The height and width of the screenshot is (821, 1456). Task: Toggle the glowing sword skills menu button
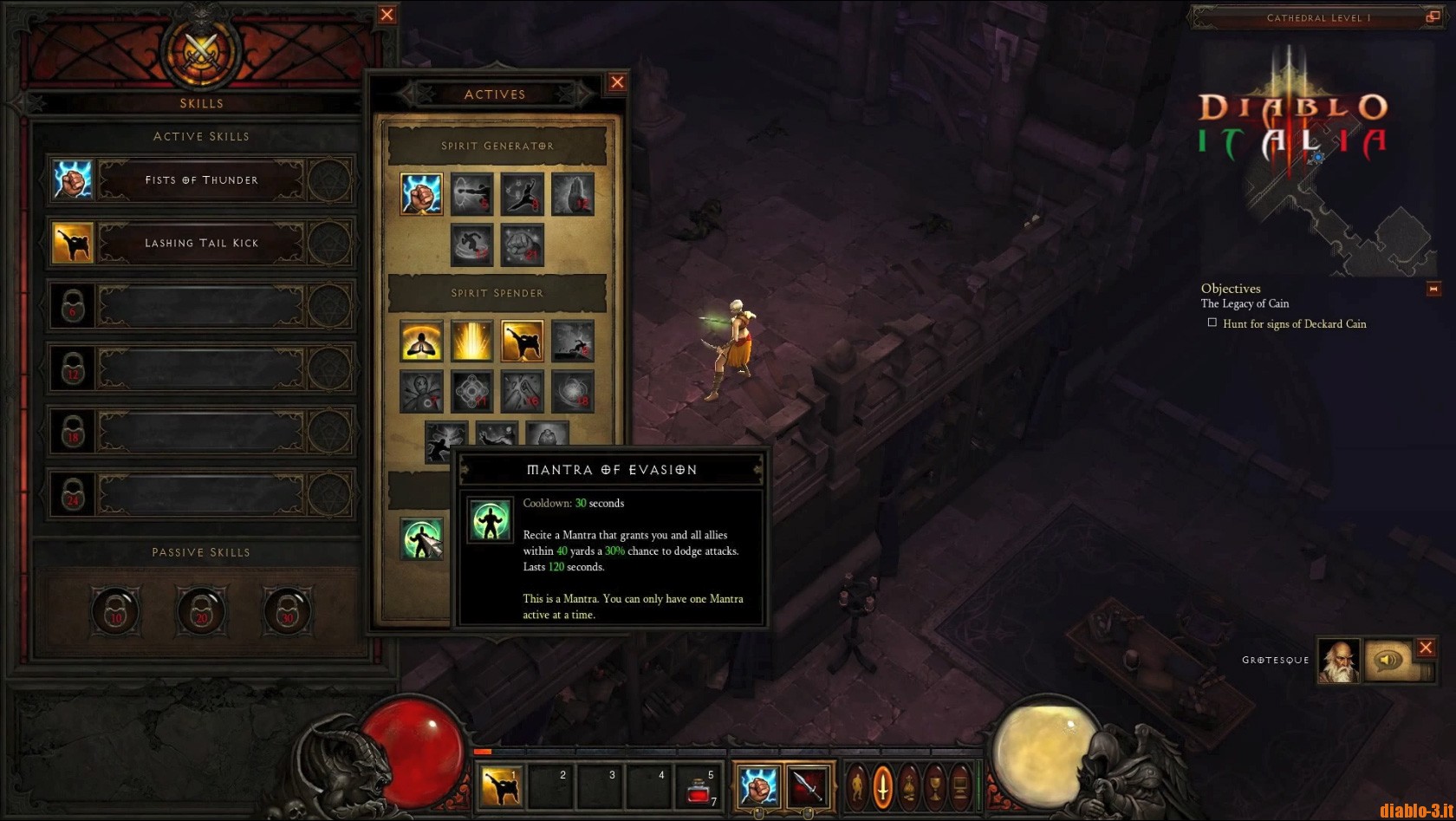click(x=882, y=785)
